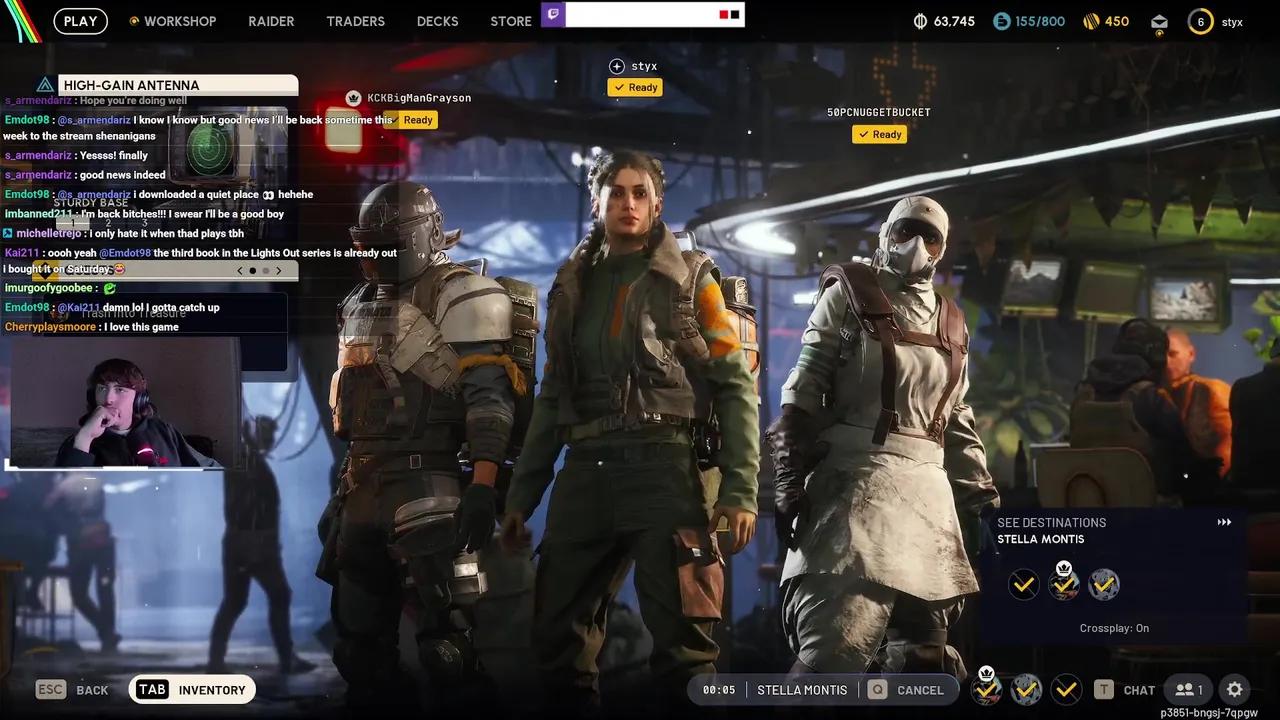The width and height of the screenshot is (1280, 720).
Task: Open the party members icon showing 1
Action: (1188, 689)
